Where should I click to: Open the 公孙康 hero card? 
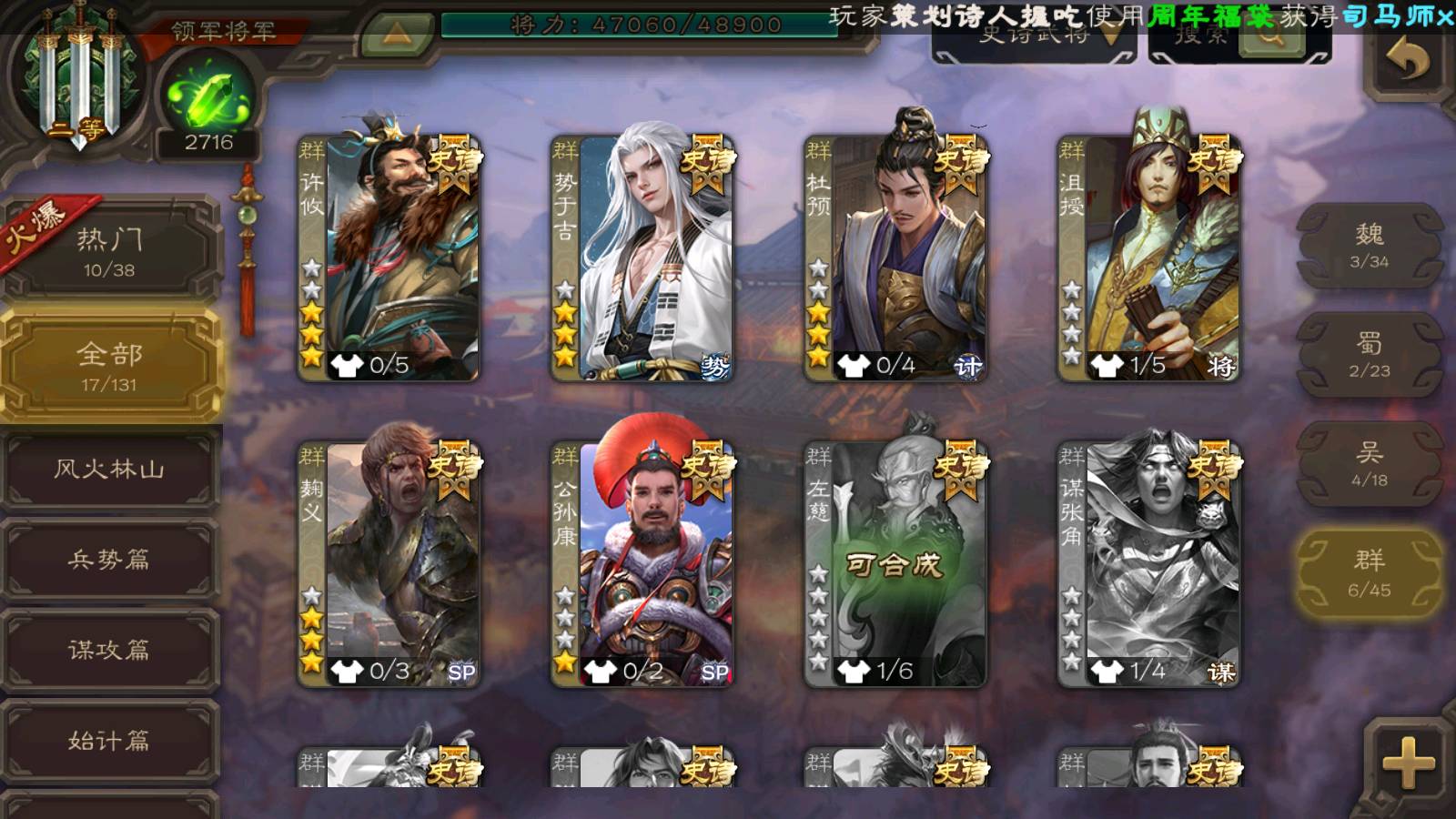642,564
